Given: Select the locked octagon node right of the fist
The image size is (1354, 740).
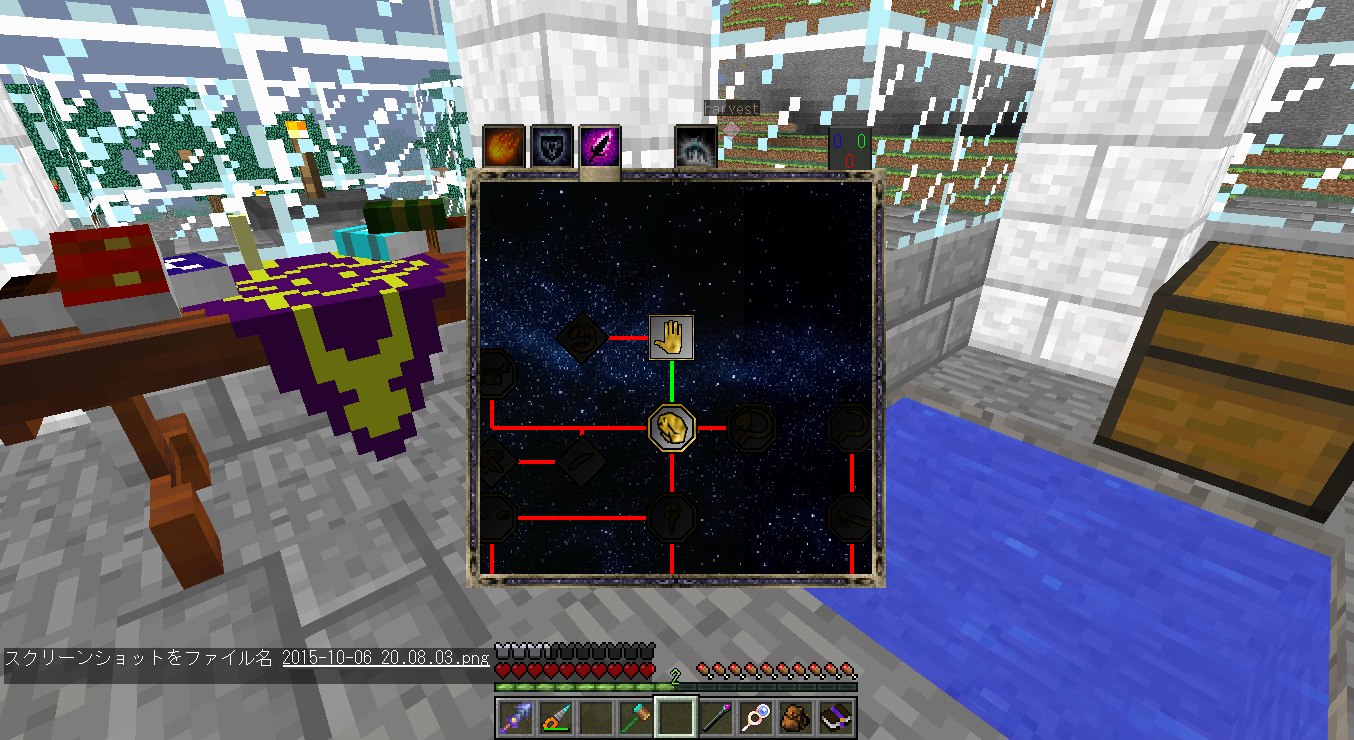Looking at the screenshot, I should (752, 427).
